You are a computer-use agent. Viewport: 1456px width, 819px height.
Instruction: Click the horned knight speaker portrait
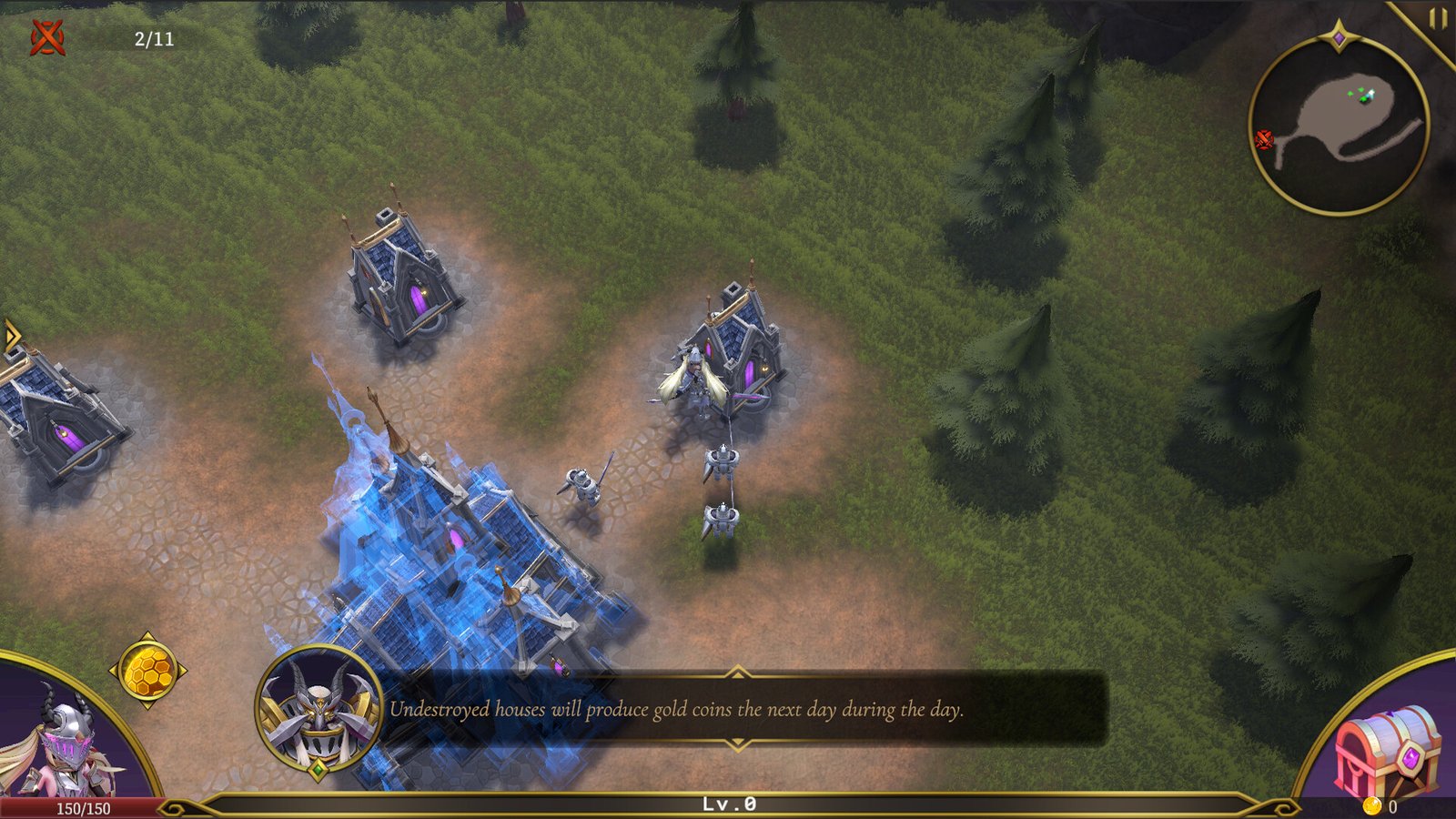click(x=318, y=710)
